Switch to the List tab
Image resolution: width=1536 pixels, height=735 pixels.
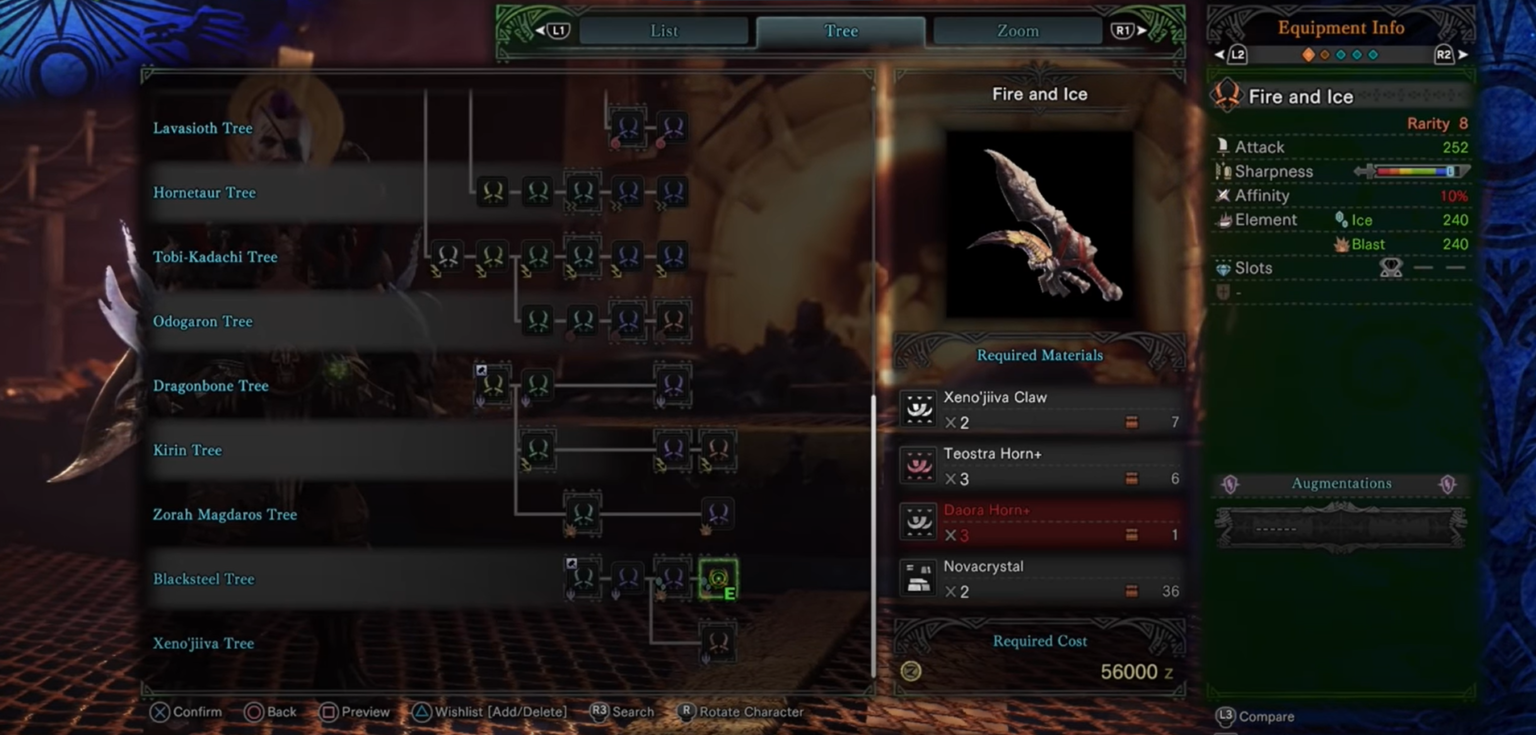pos(663,30)
